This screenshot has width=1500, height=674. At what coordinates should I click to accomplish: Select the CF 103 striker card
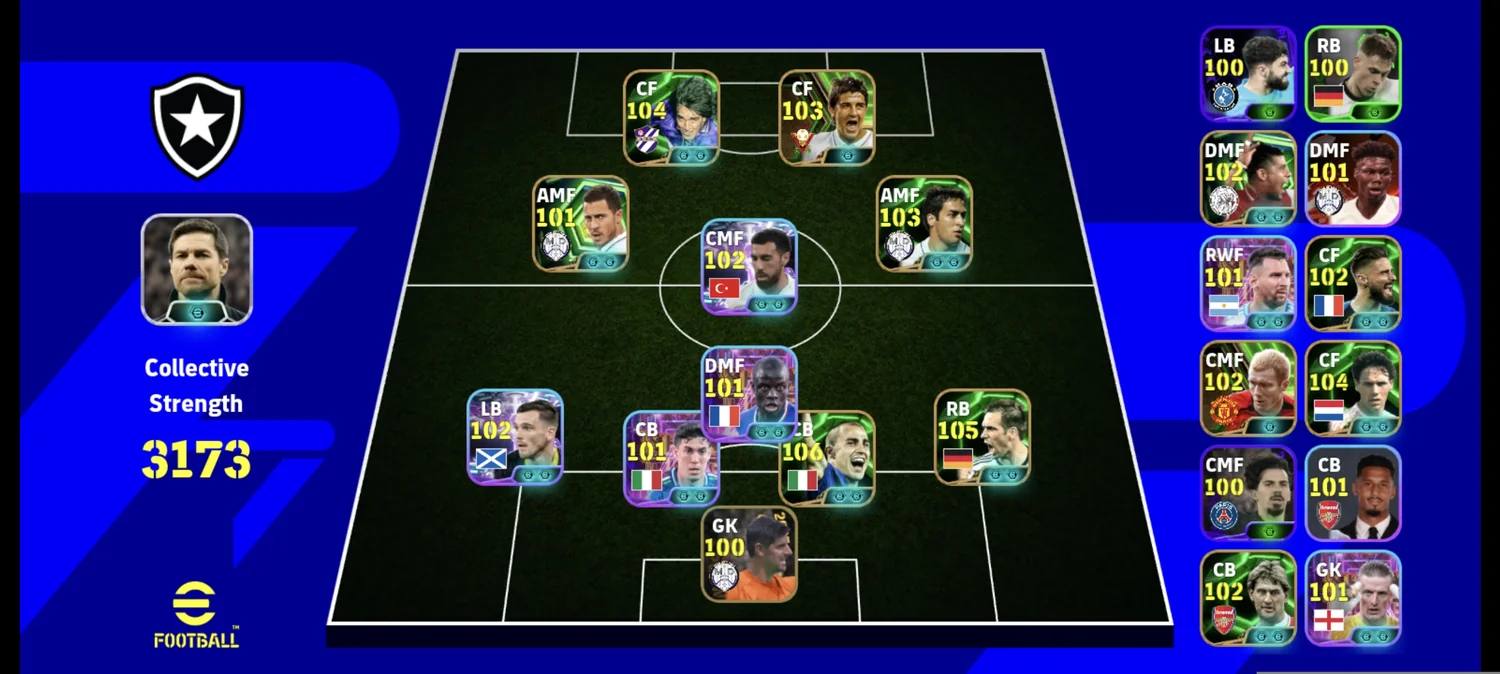click(x=827, y=117)
